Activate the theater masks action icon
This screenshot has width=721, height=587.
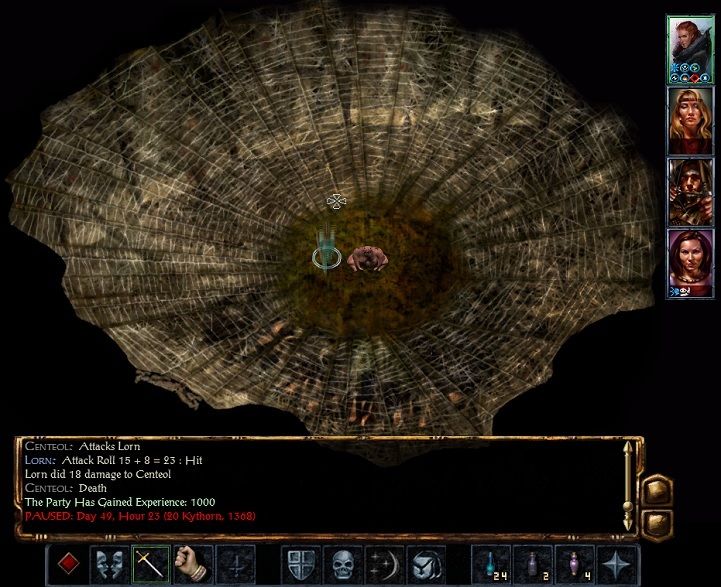coord(108,565)
